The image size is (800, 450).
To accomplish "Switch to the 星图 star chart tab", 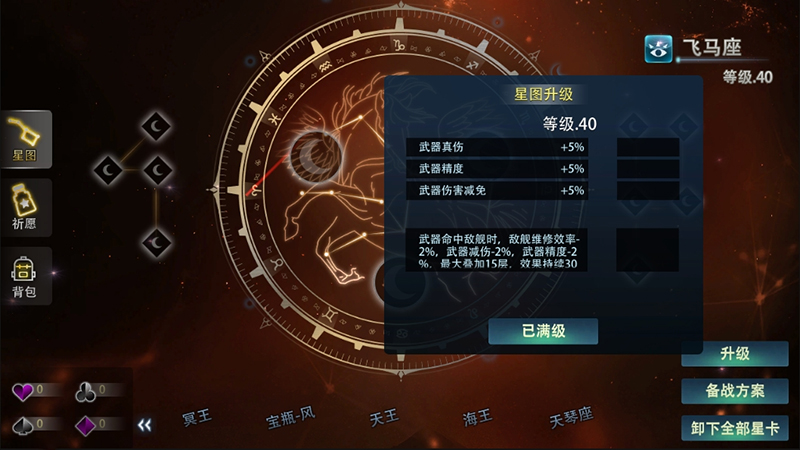I will click(26, 139).
